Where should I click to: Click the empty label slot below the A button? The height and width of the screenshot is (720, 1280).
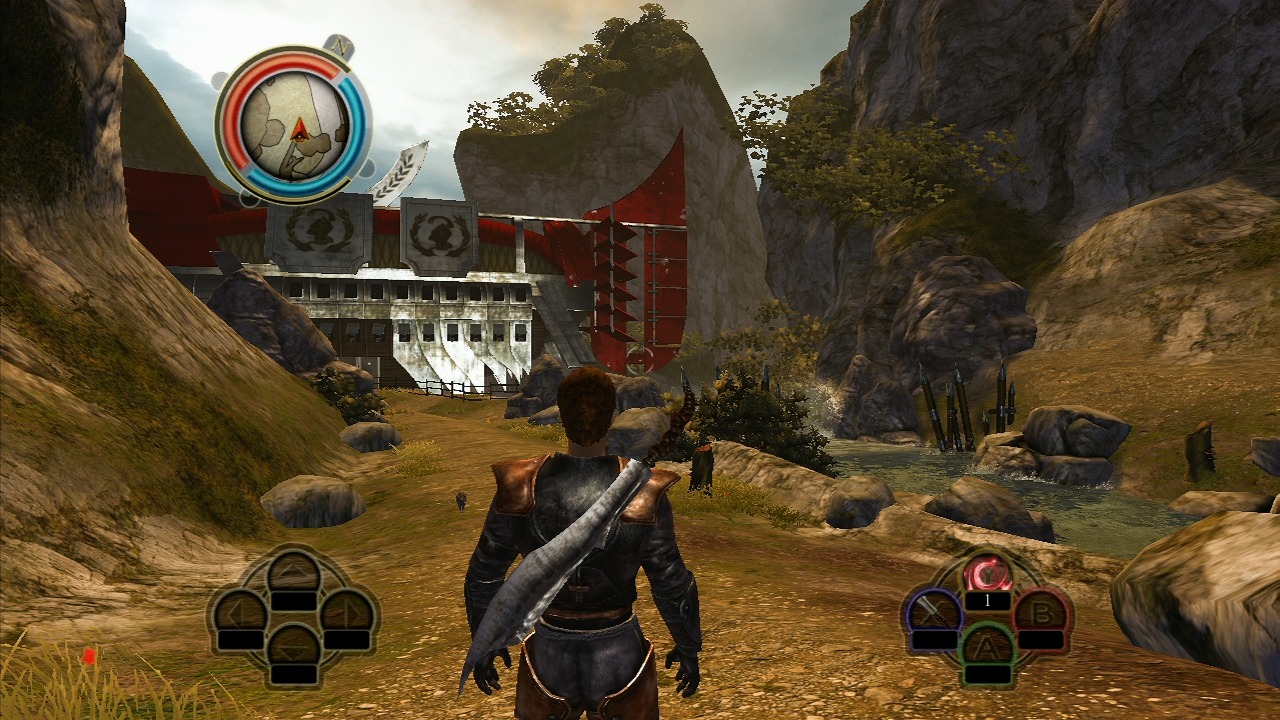[x=988, y=674]
